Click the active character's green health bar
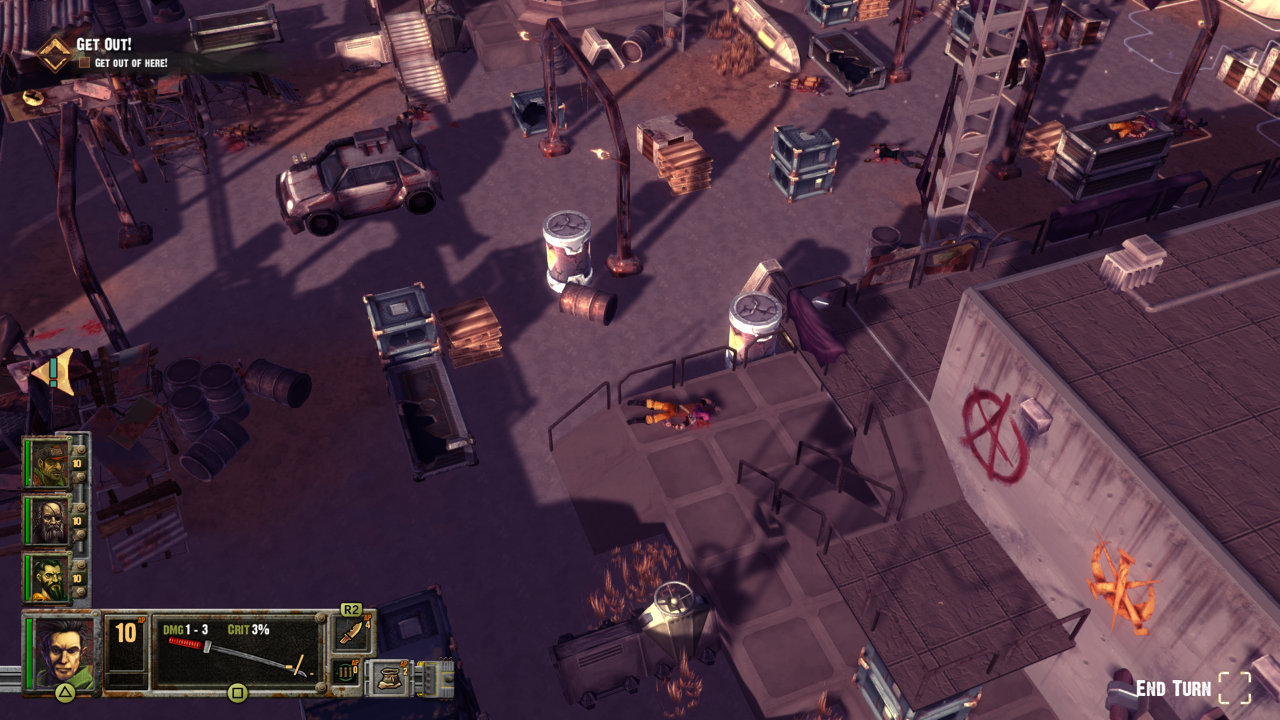Image resolution: width=1280 pixels, height=720 pixels. tap(28, 650)
